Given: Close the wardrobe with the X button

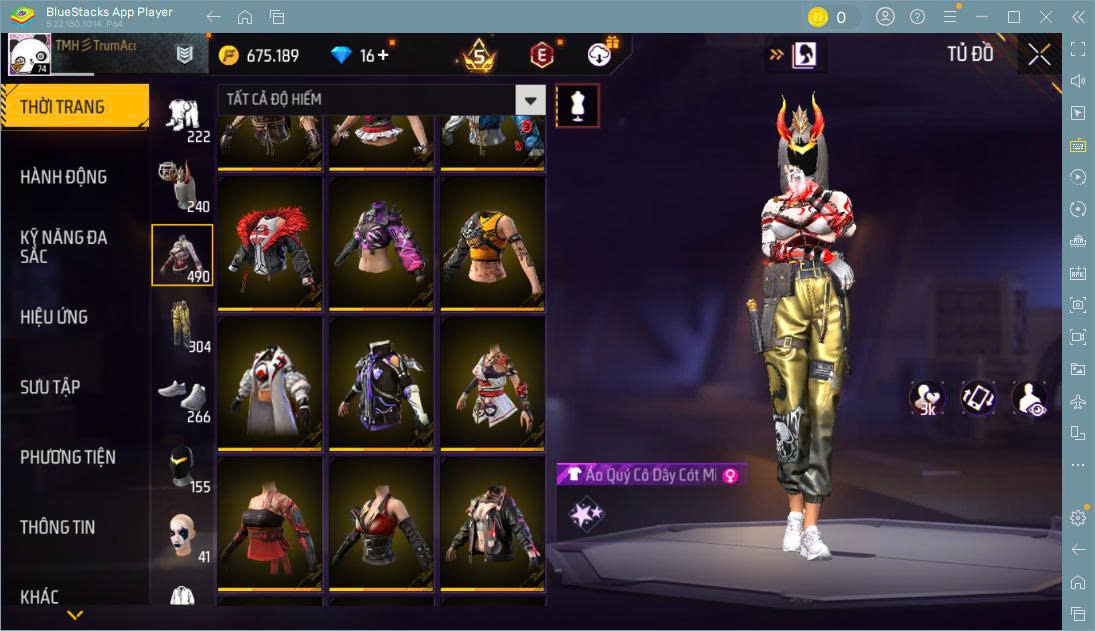Looking at the screenshot, I should click(1039, 55).
